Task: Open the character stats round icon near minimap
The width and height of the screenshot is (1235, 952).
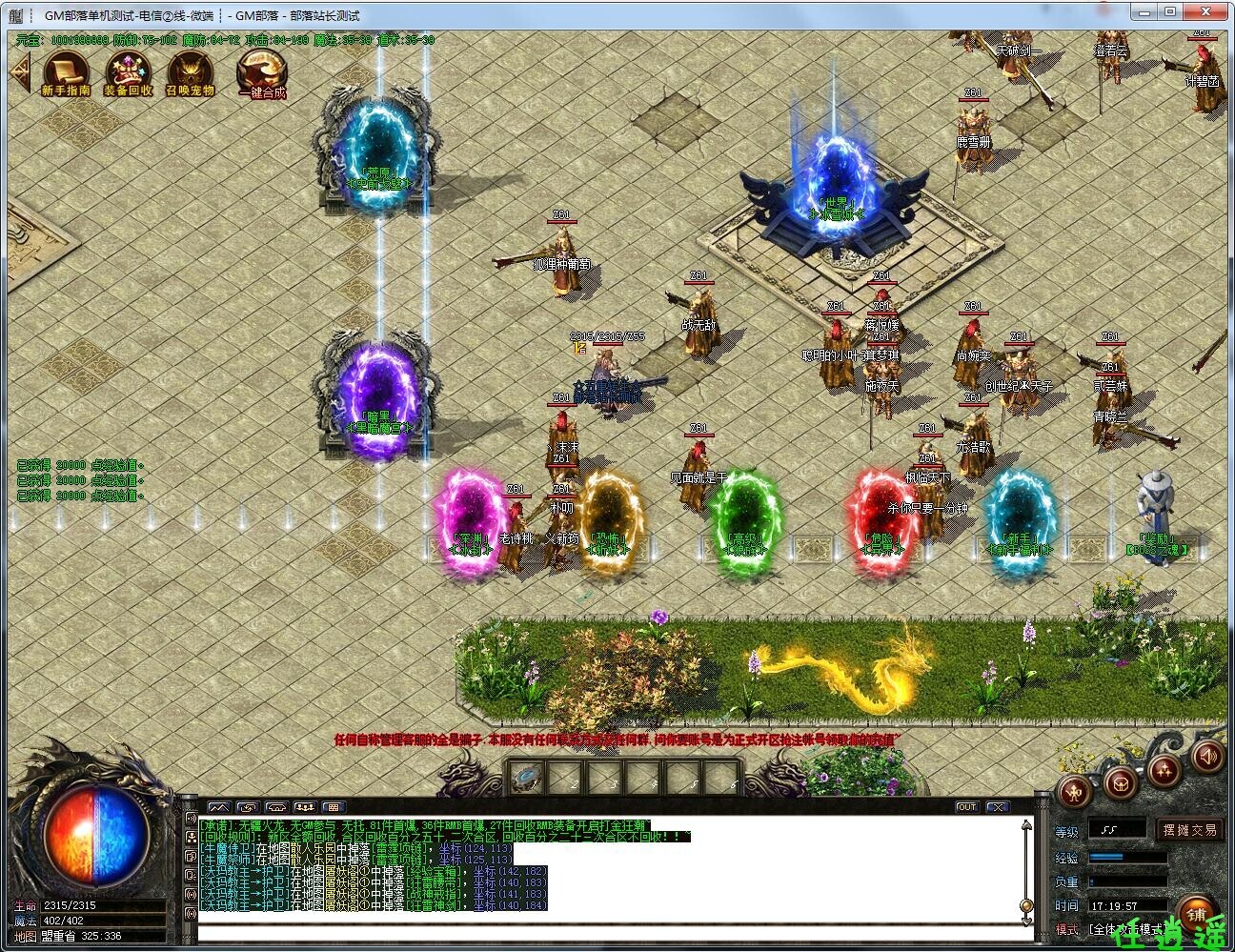Action: 1073,793
